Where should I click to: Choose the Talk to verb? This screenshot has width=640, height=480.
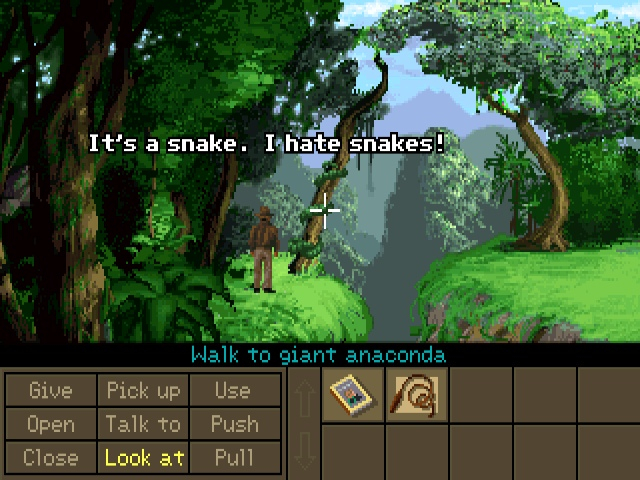click(x=143, y=424)
